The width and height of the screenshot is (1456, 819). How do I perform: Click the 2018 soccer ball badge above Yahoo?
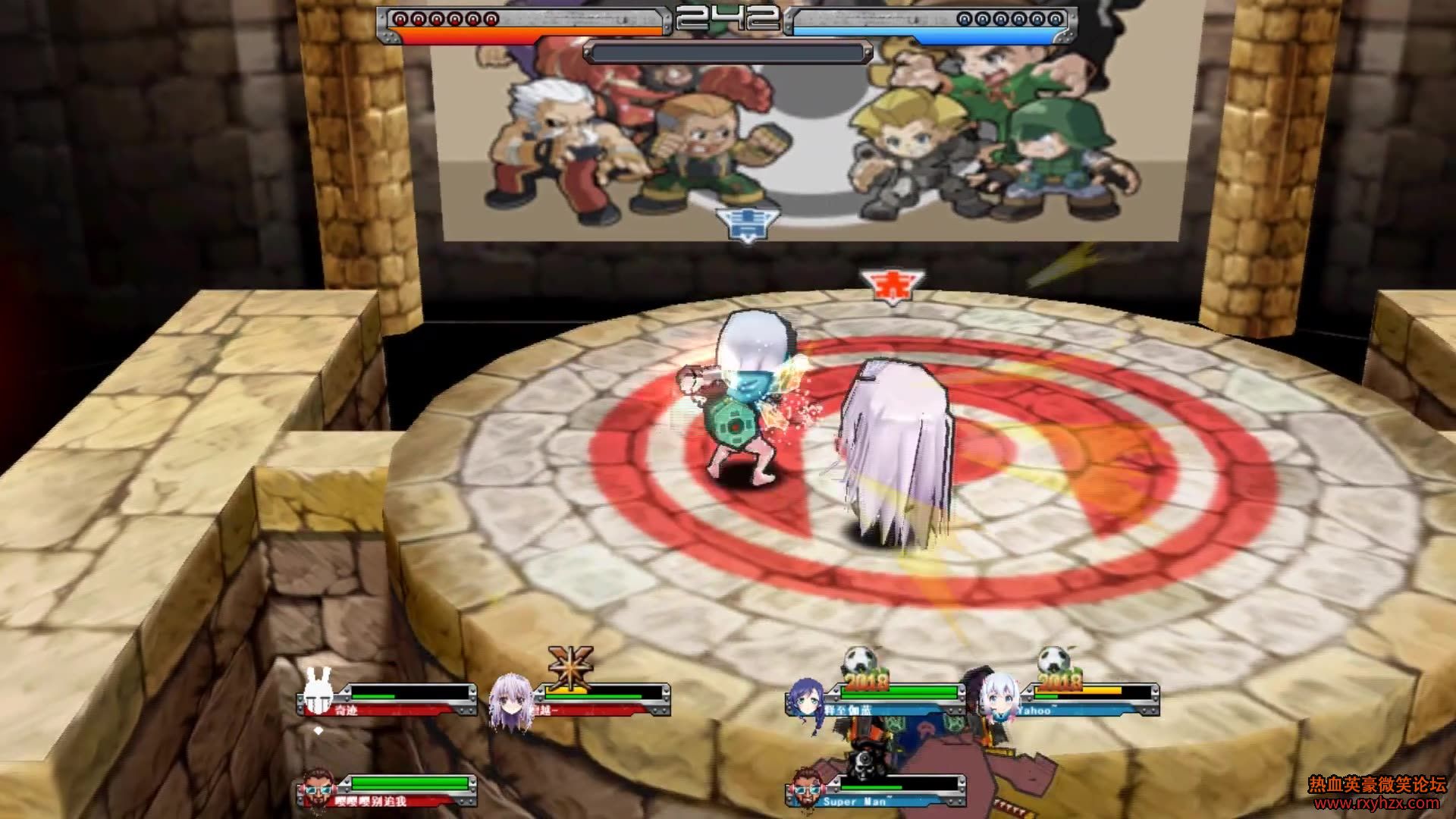pyautogui.click(x=1056, y=669)
